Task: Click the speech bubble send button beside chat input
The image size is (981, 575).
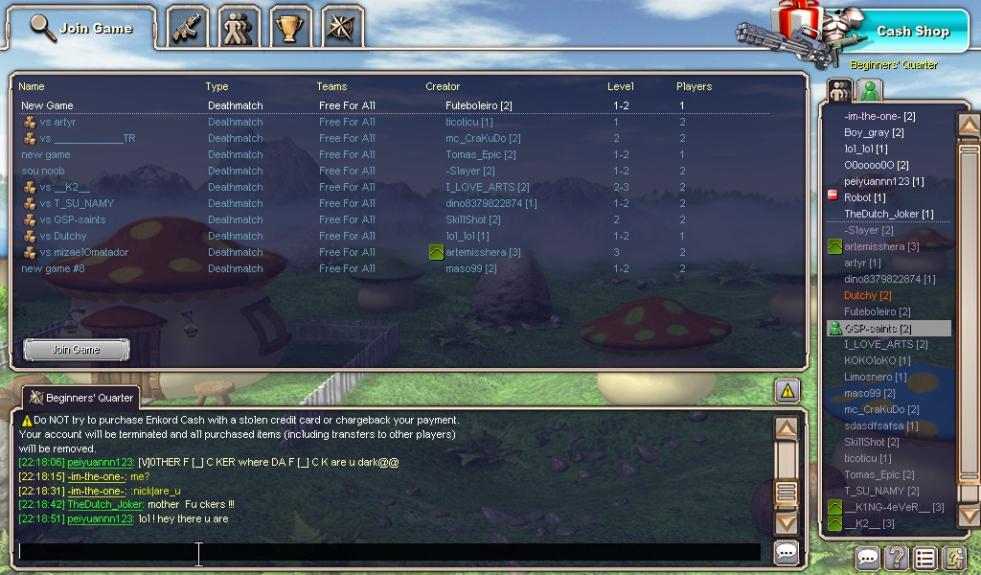Action: click(x=786, y=552)
